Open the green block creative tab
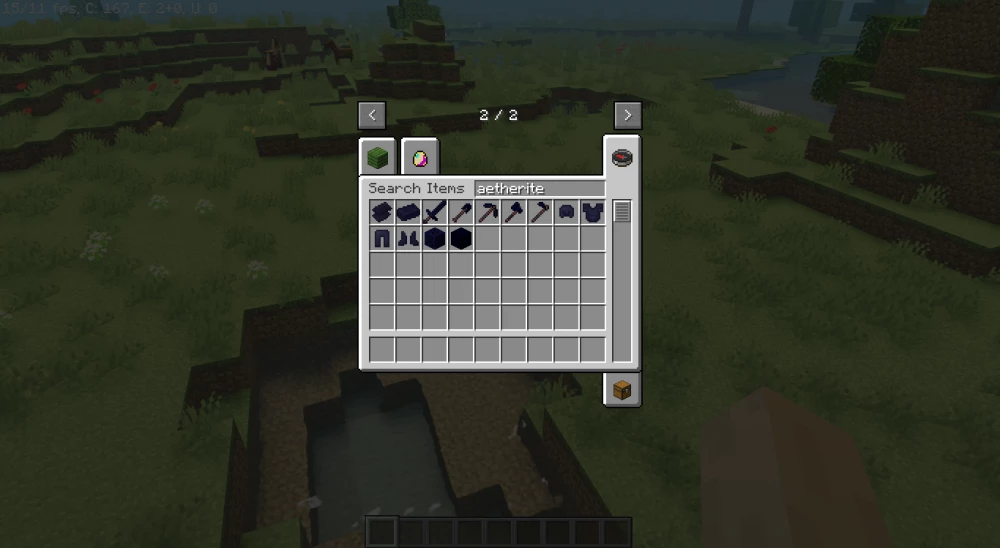Image resolution: width=1000 pixels, height=548 pixels. point(377,157)
